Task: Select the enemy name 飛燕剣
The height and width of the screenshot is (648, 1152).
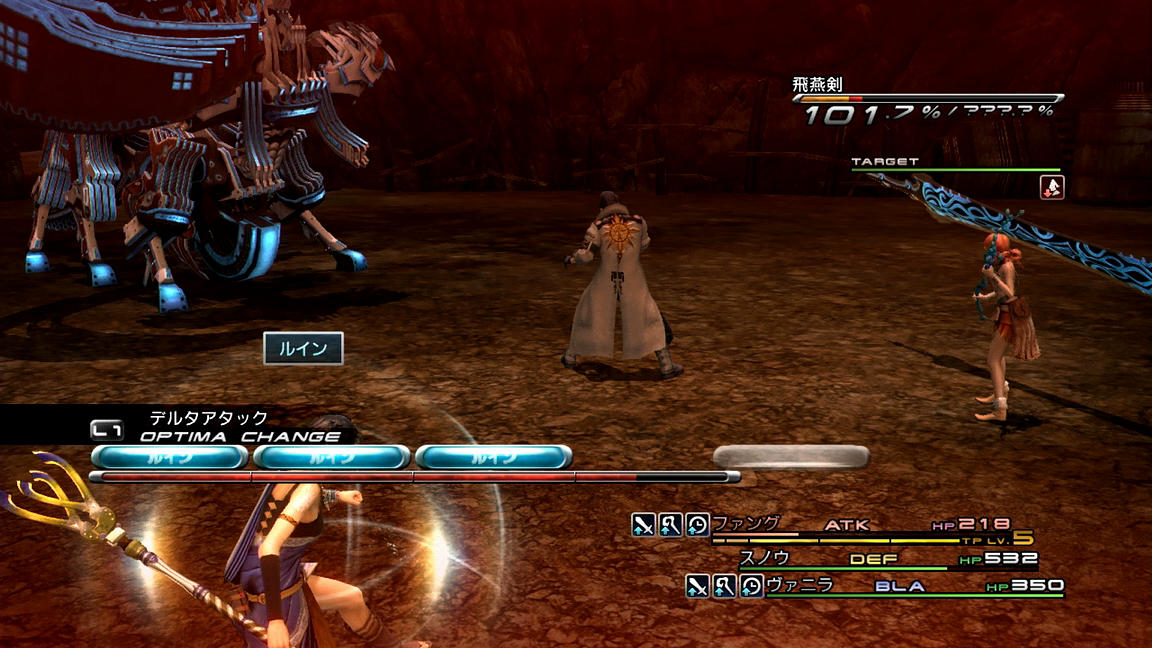Action: 817,85
